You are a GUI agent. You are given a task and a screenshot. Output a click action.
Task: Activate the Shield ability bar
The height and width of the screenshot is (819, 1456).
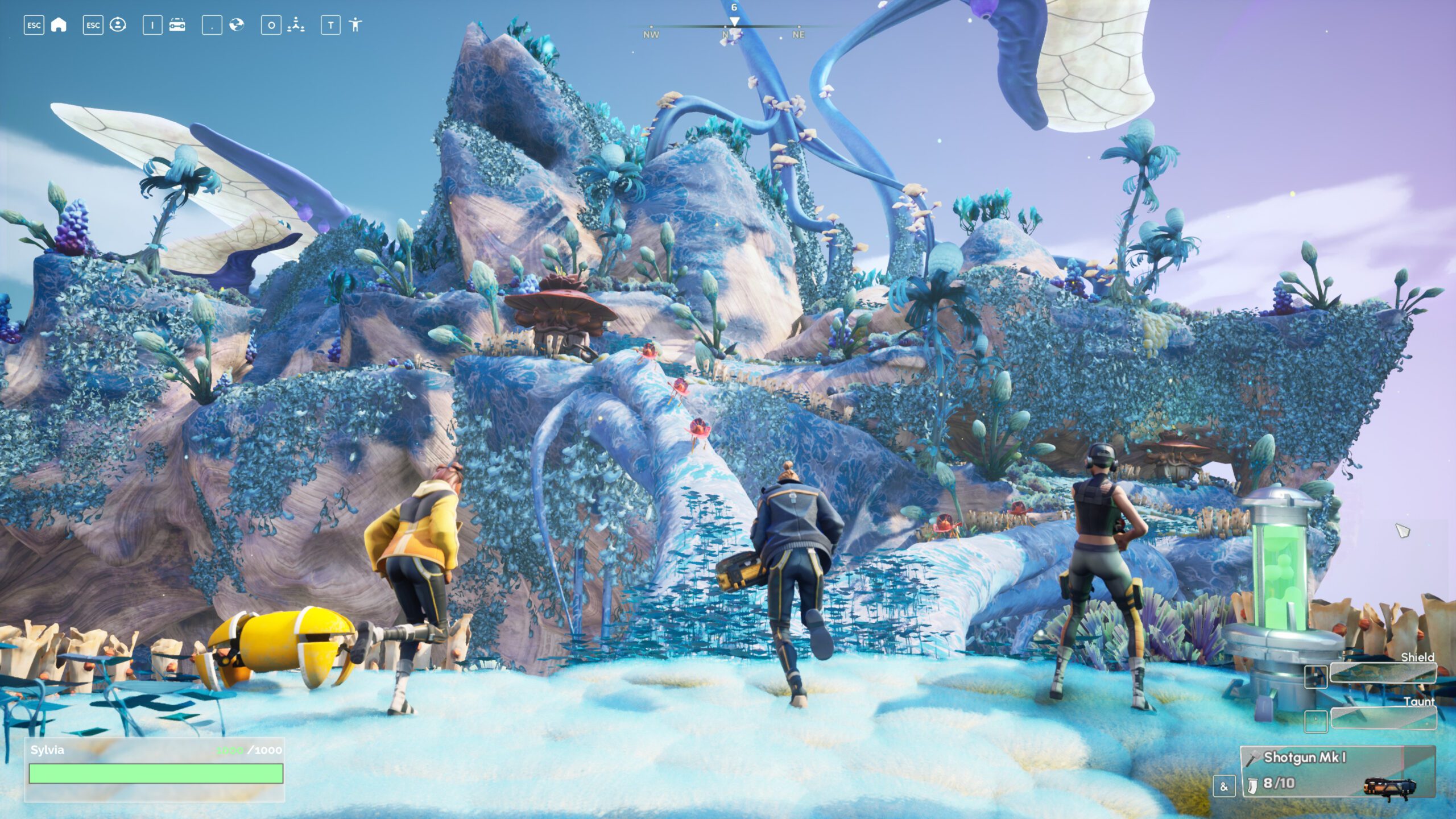[1383, 673]
